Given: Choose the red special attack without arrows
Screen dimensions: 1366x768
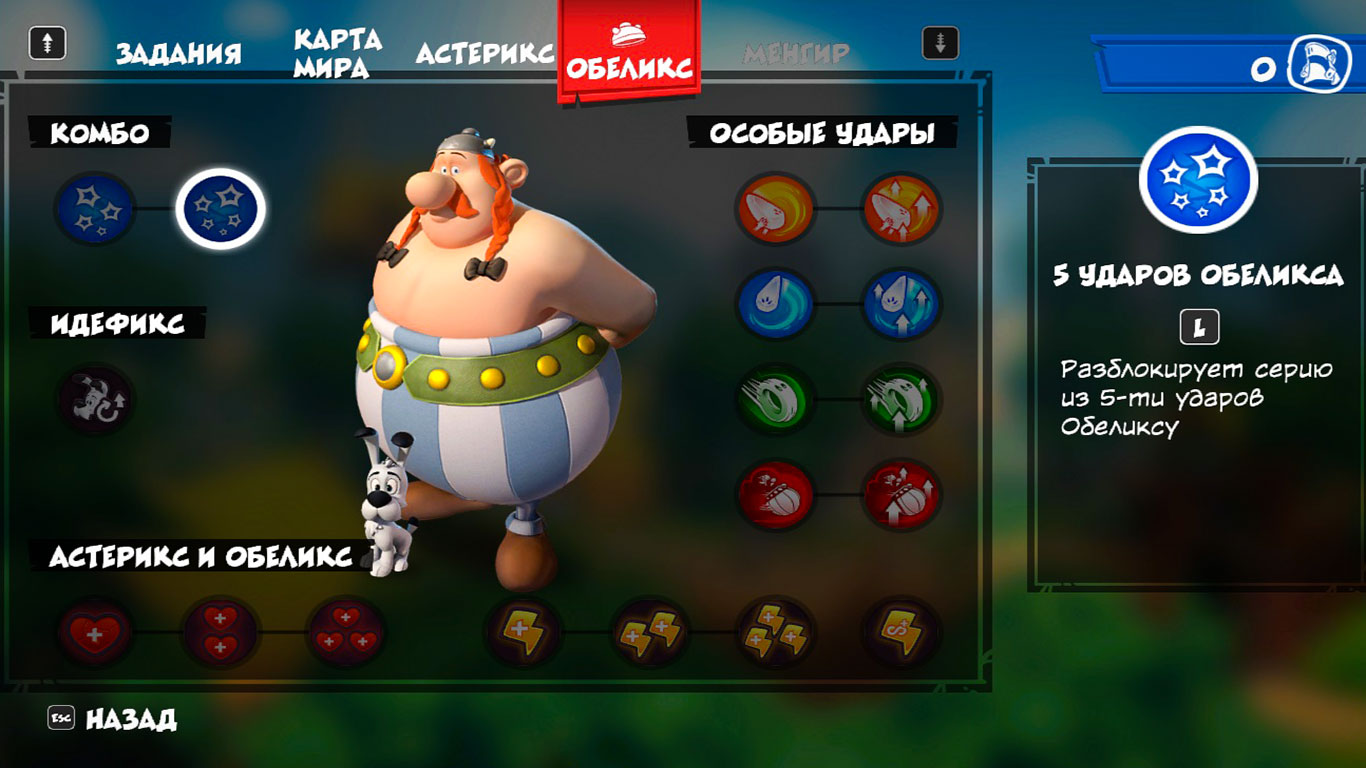Looking at the screenshot, I should (775, 494).
